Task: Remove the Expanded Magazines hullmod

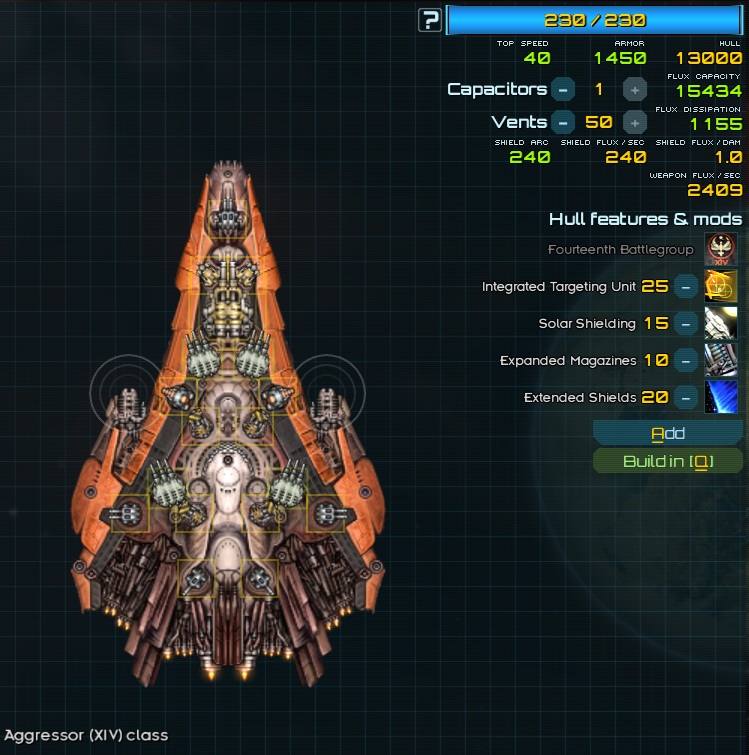Action: [x=685, y=361]
